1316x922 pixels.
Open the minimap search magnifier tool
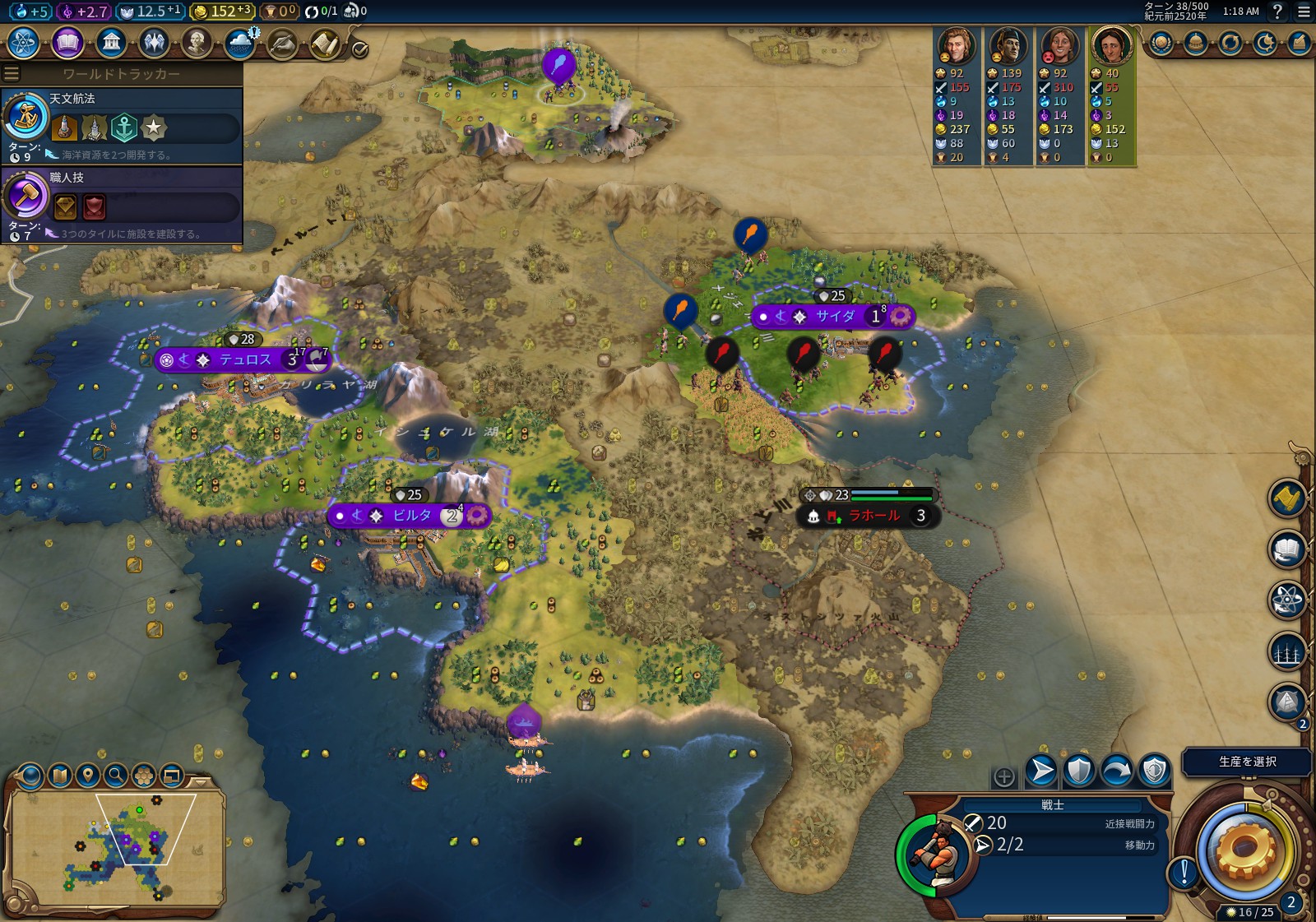tap(116, 774)
